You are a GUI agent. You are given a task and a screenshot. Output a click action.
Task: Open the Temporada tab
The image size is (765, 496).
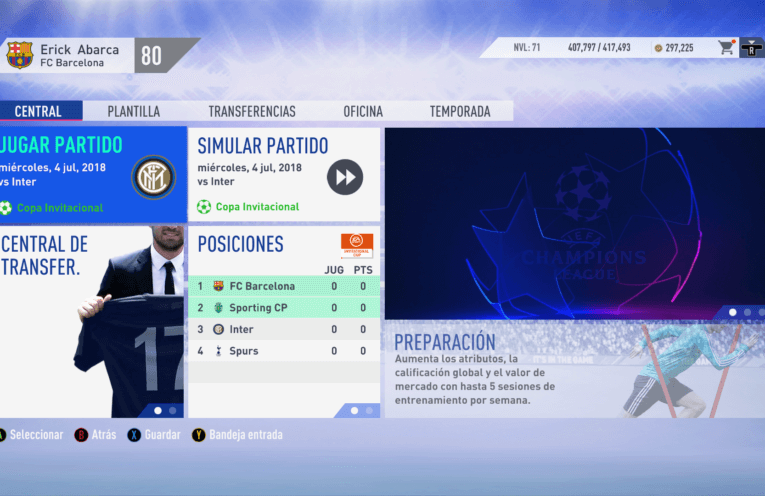coord(459,112)
